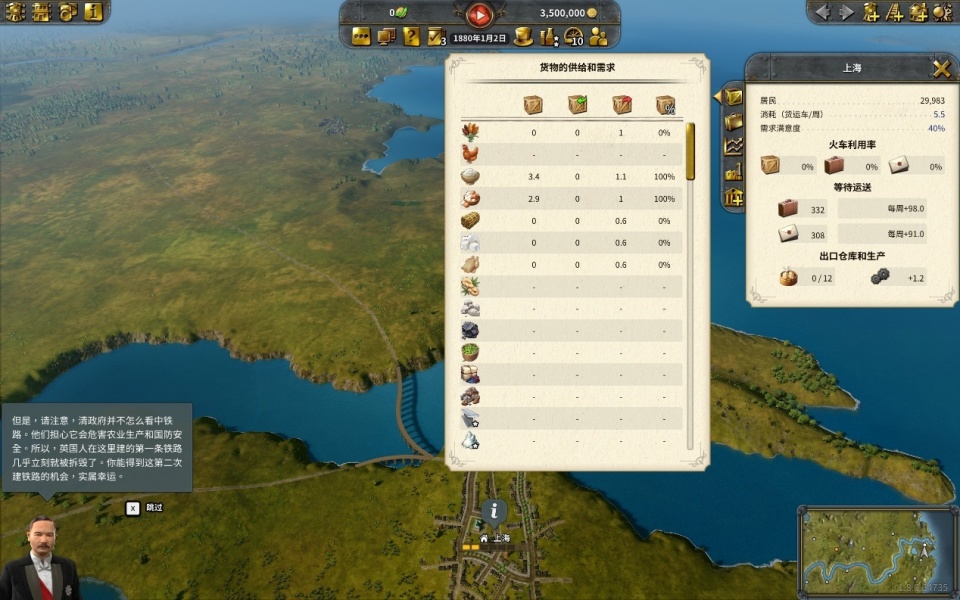
Task: Switch to the suitcase tab beside city panel
Action: (734, 122)
